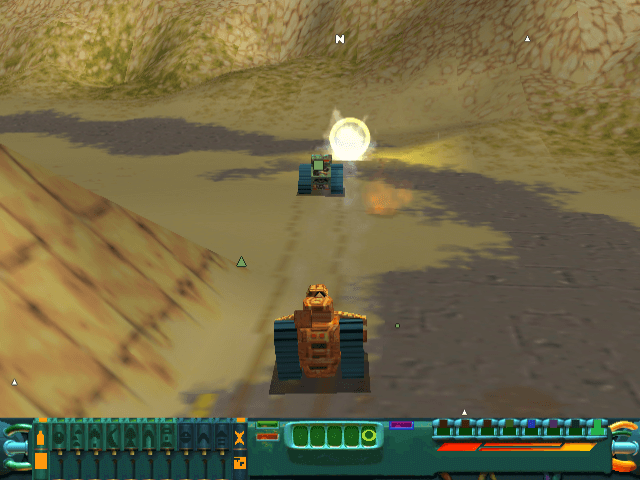
Task: Select the orange bottle-shaped icon
Action: [x=41, y=437]
